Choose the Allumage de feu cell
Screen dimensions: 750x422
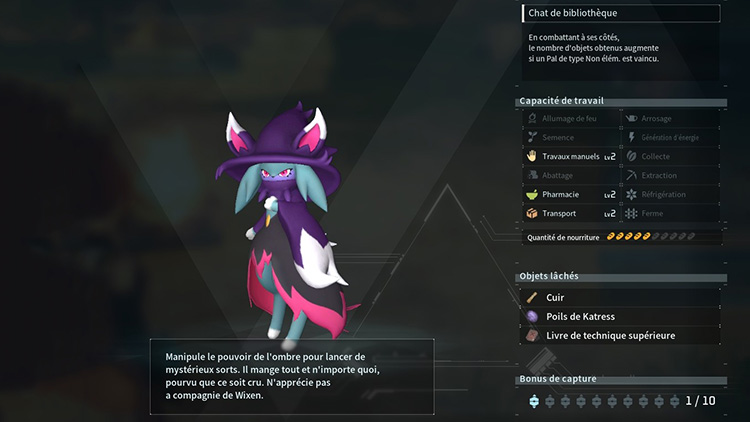tap(571, 118)
